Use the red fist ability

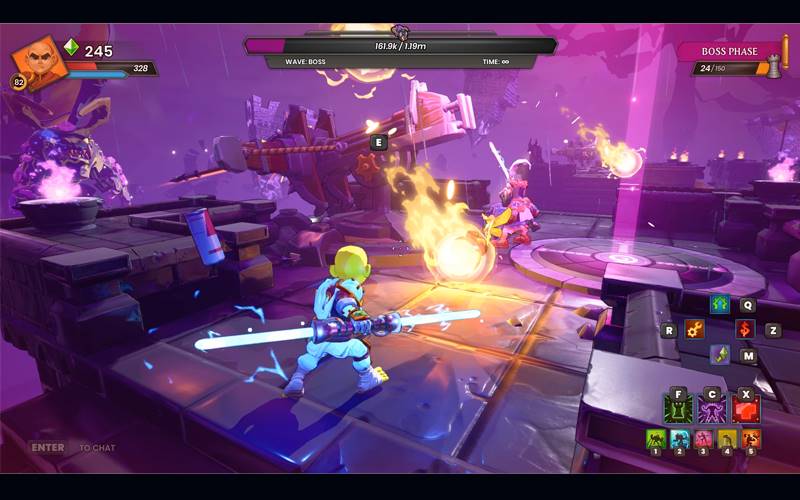pos(745,408)
